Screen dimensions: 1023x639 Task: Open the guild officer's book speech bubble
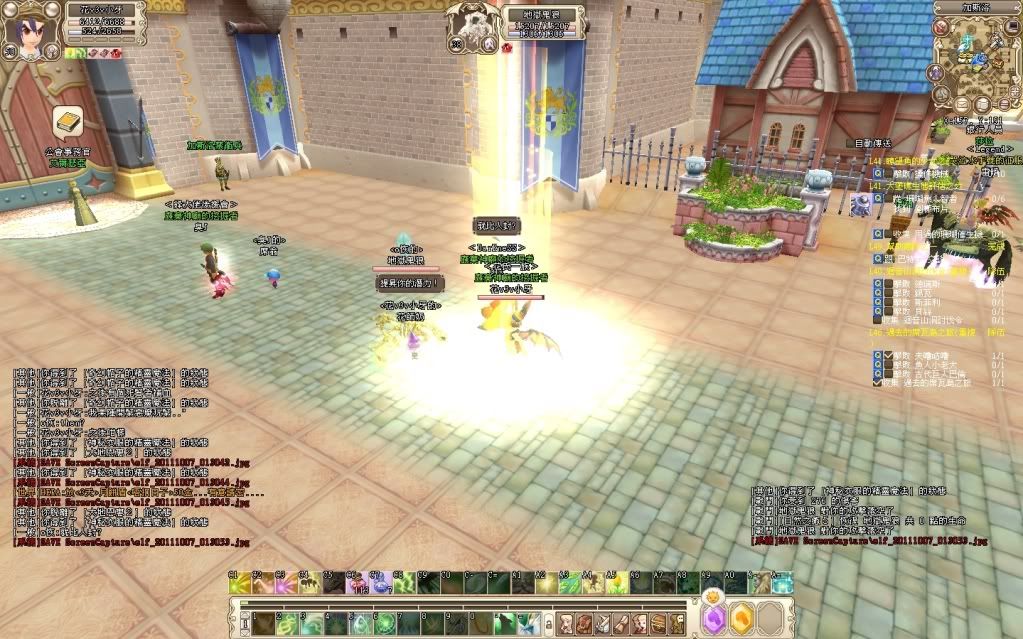[67, 122]
